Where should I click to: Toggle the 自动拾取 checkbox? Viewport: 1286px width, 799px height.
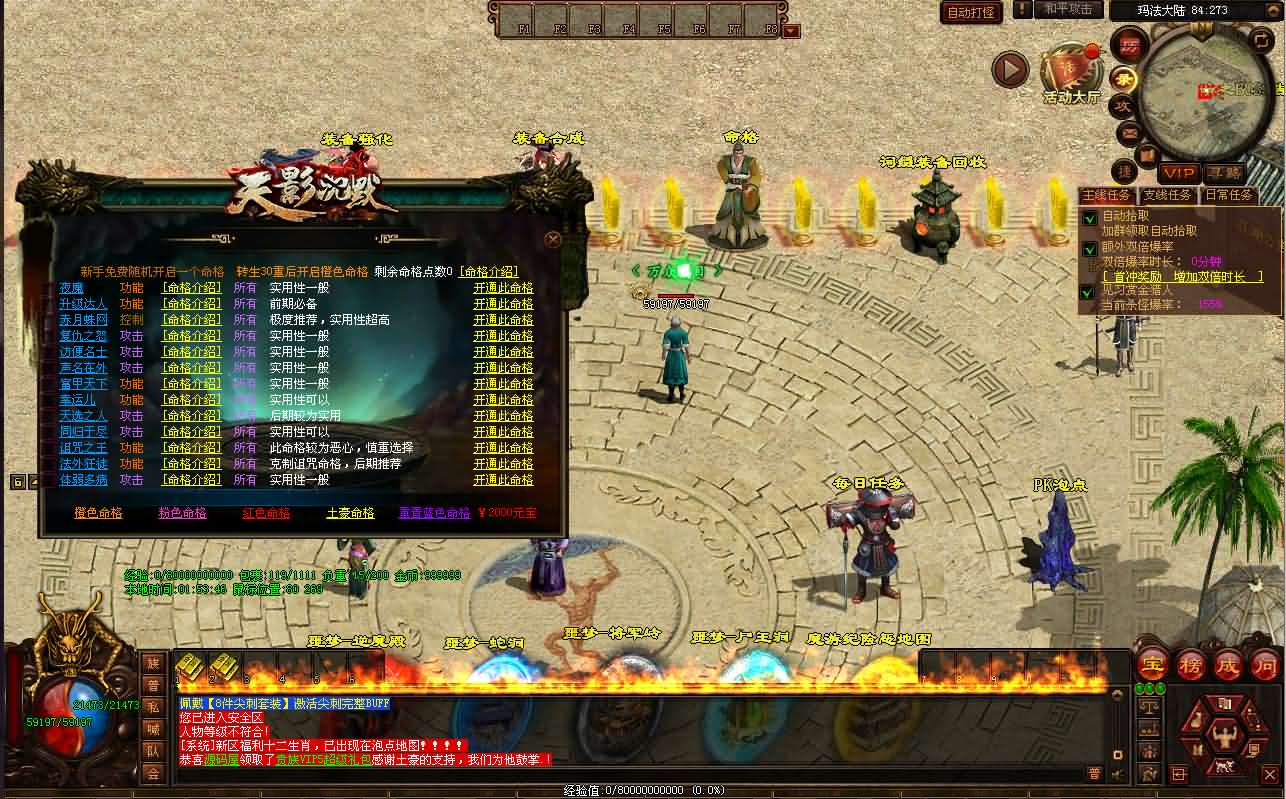click(1090, 217)
